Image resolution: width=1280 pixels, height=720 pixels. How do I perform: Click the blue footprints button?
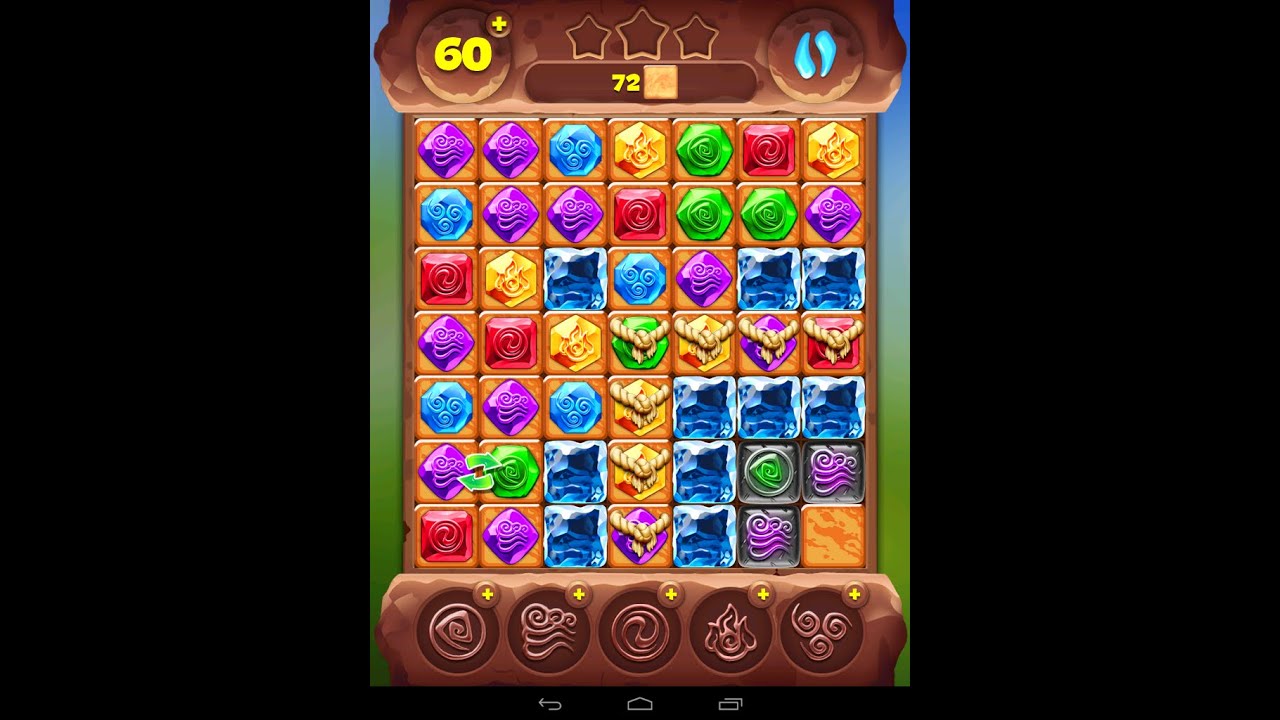[814, 56]
